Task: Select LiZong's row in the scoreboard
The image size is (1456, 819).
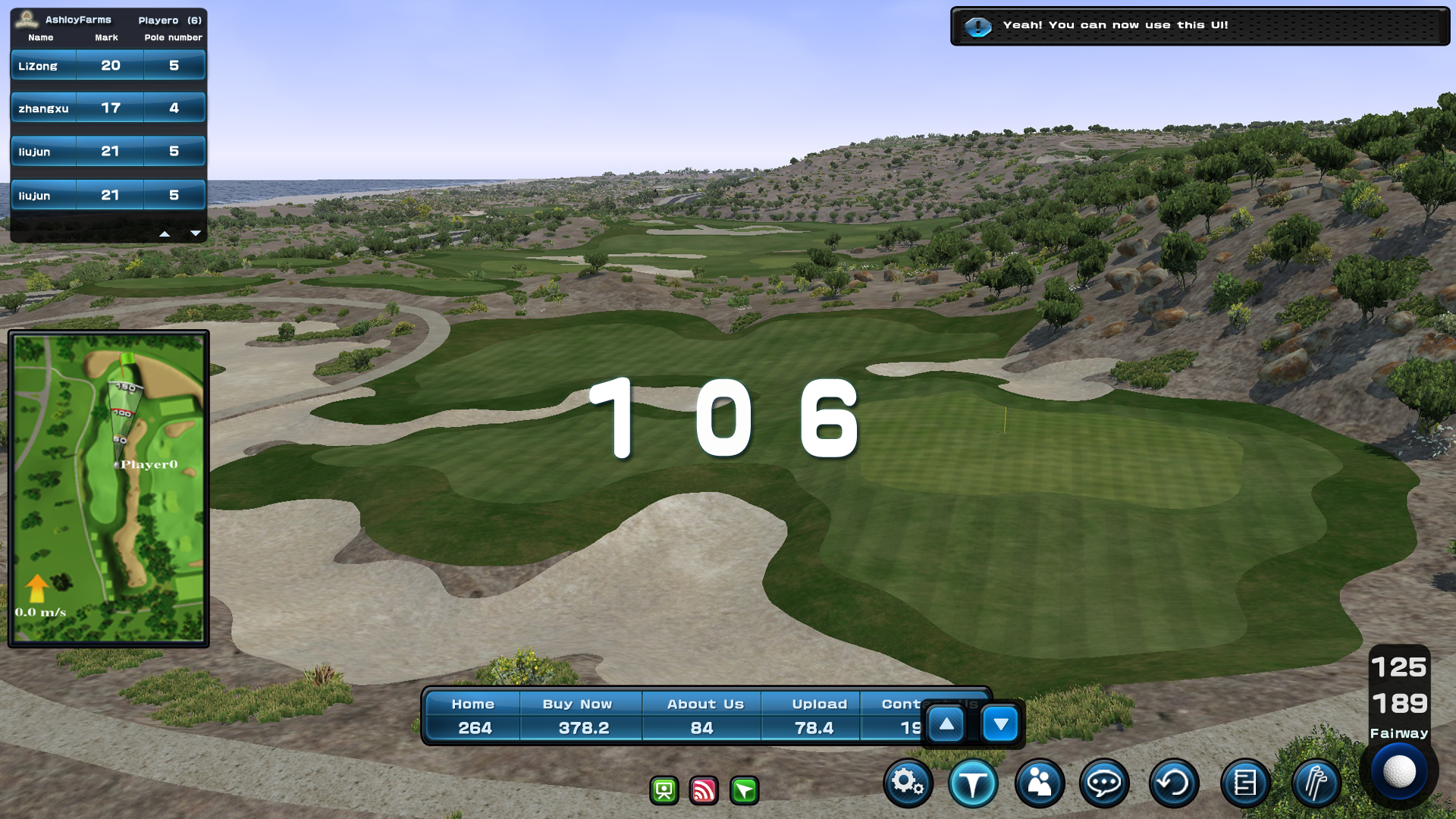Action: (108, 66)
